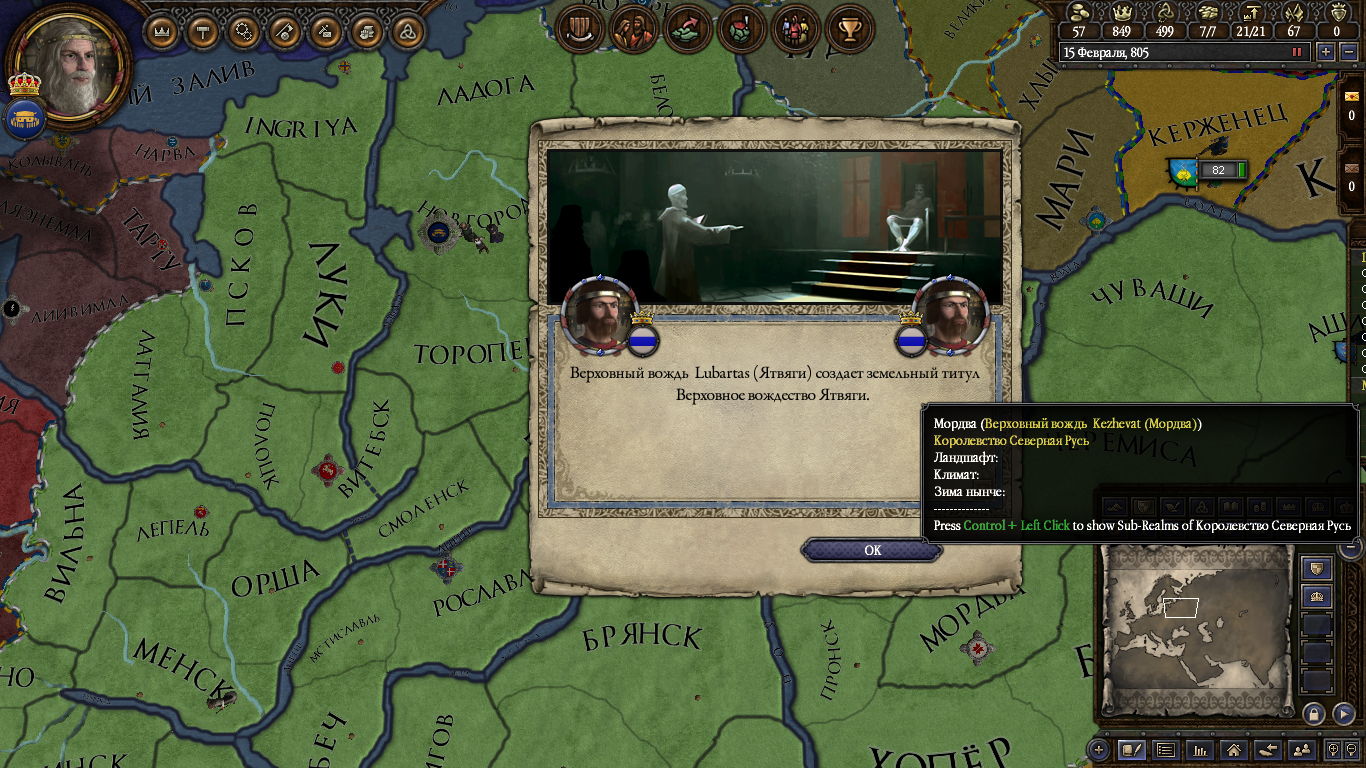Toggle pause on the date bar

1298,52
